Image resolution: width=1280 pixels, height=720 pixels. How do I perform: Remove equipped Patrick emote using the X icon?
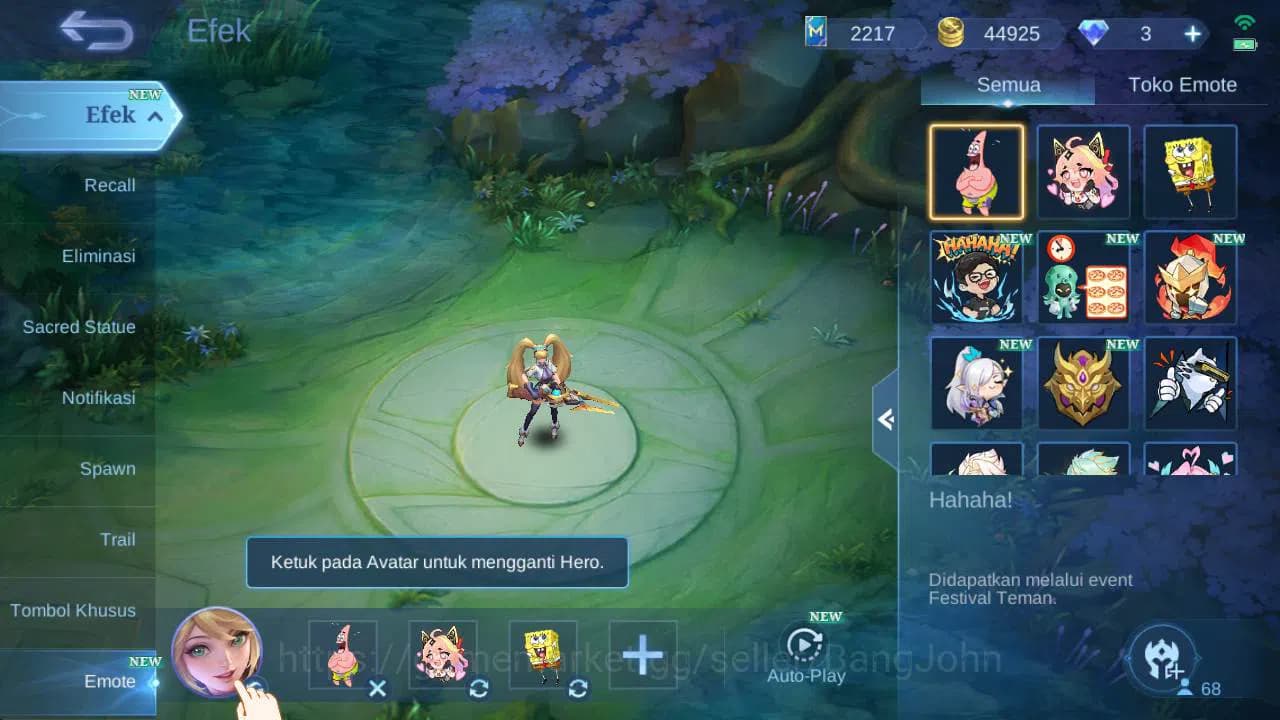(x=378, y=689)
